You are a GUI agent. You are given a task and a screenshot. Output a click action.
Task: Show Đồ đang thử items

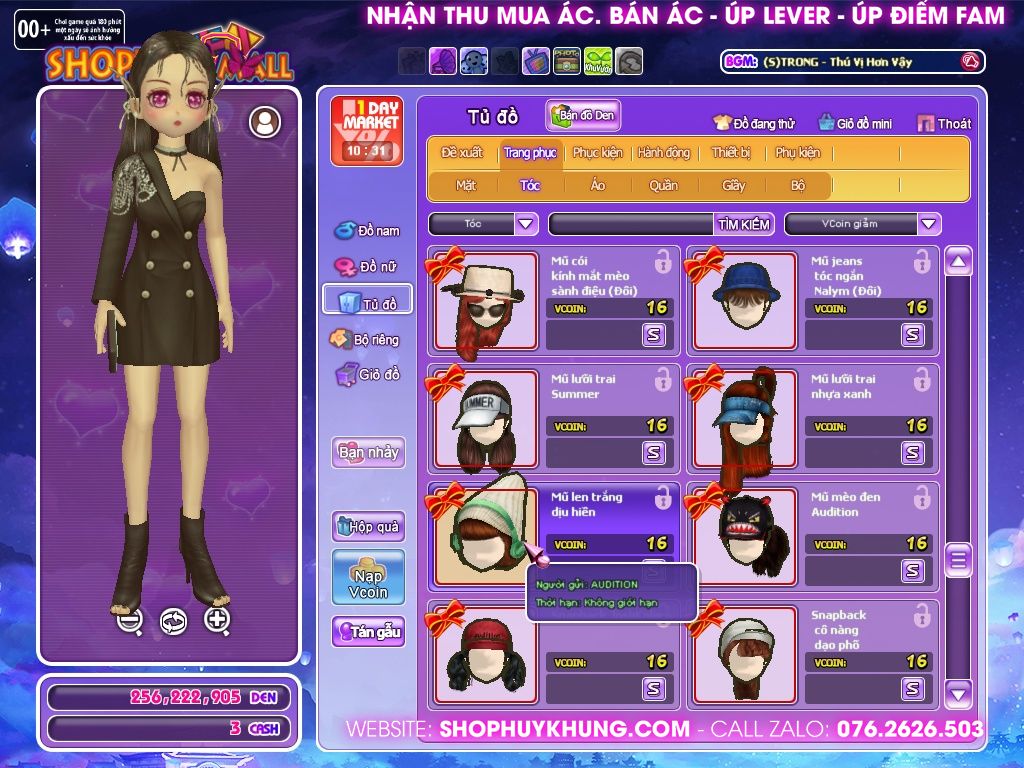pyautogui.click(x=754, y=124)
